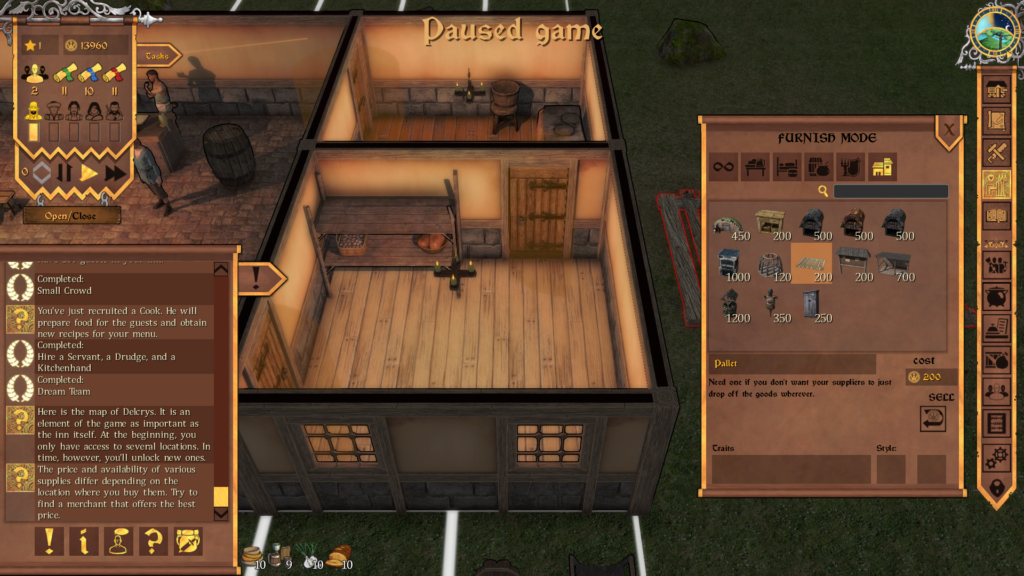1024x576 pixels.
Task: Toggle the inn with Open/Close
Action: [71, 215]
